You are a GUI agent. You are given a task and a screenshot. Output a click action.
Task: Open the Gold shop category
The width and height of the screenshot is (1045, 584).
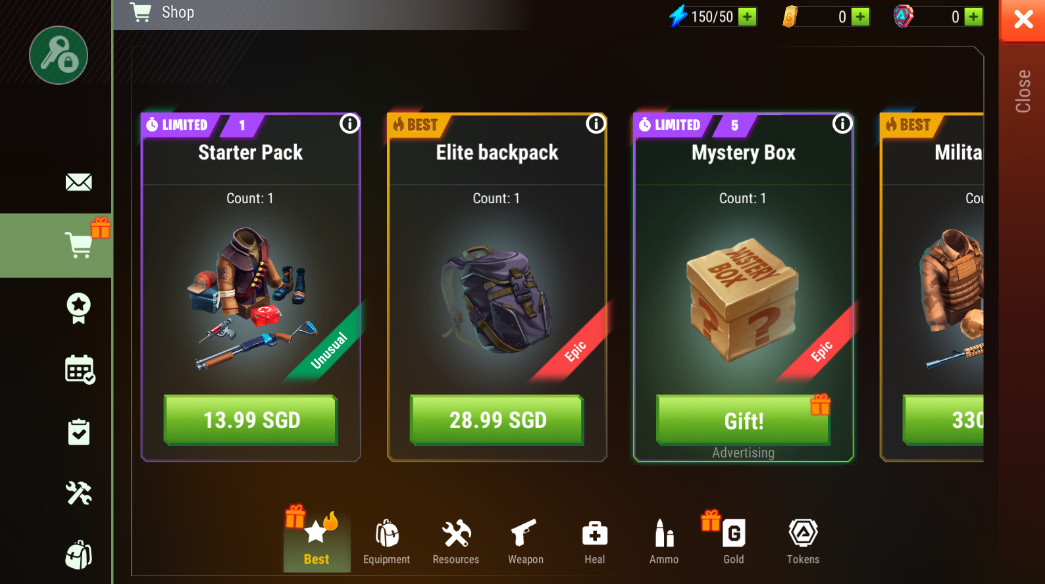[x=733, y=542]
